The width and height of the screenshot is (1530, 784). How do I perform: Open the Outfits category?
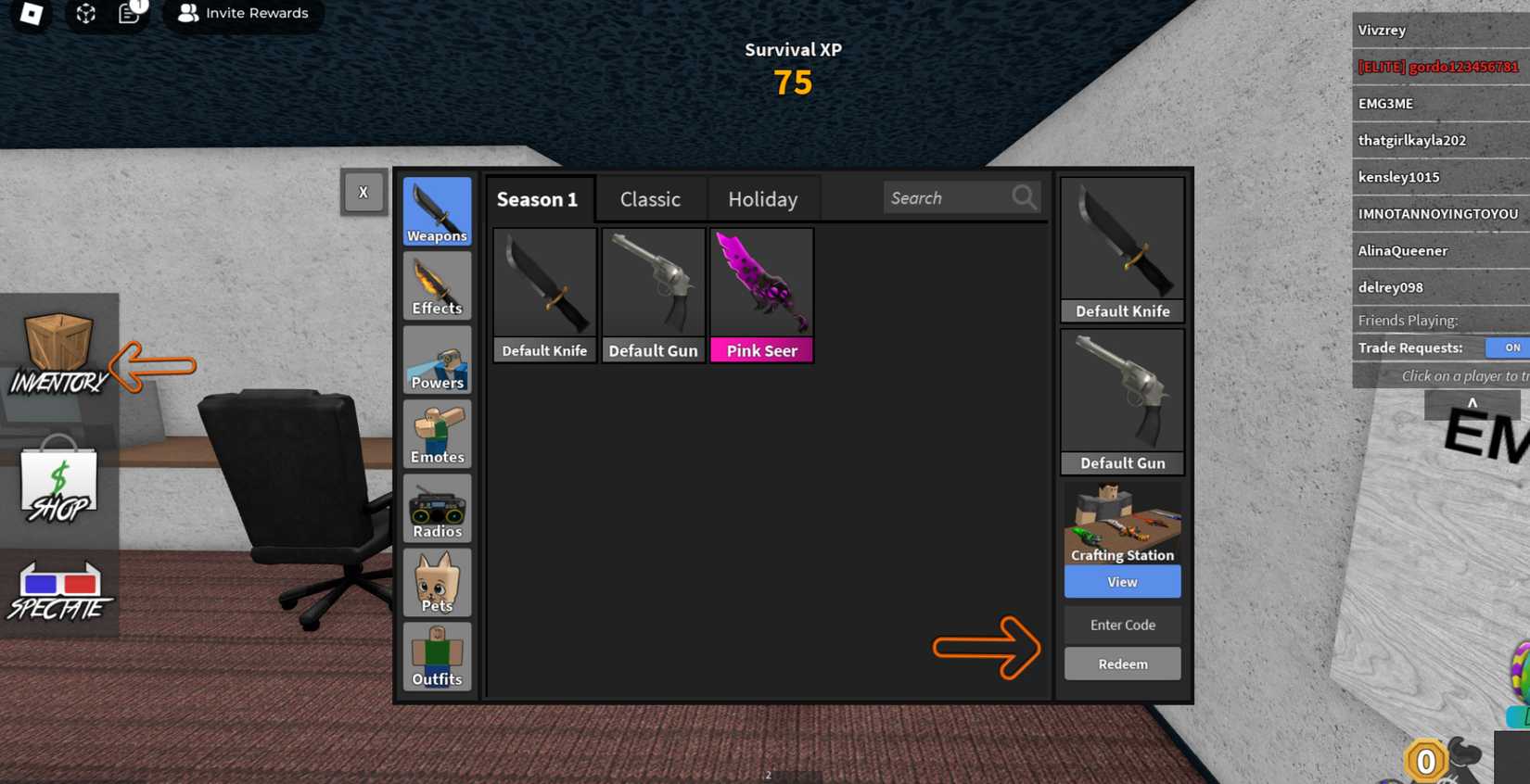click(436, 656)
